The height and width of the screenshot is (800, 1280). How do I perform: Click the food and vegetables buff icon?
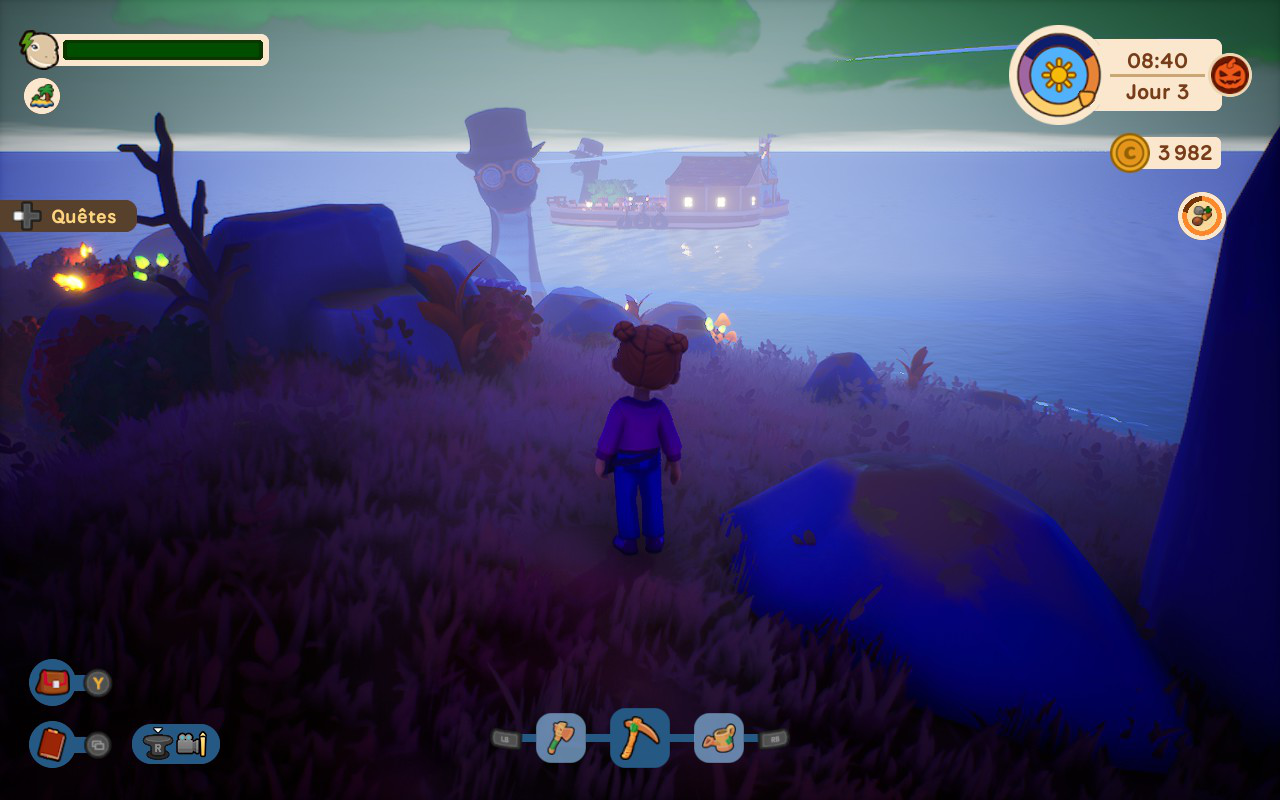pos(1201,216)
